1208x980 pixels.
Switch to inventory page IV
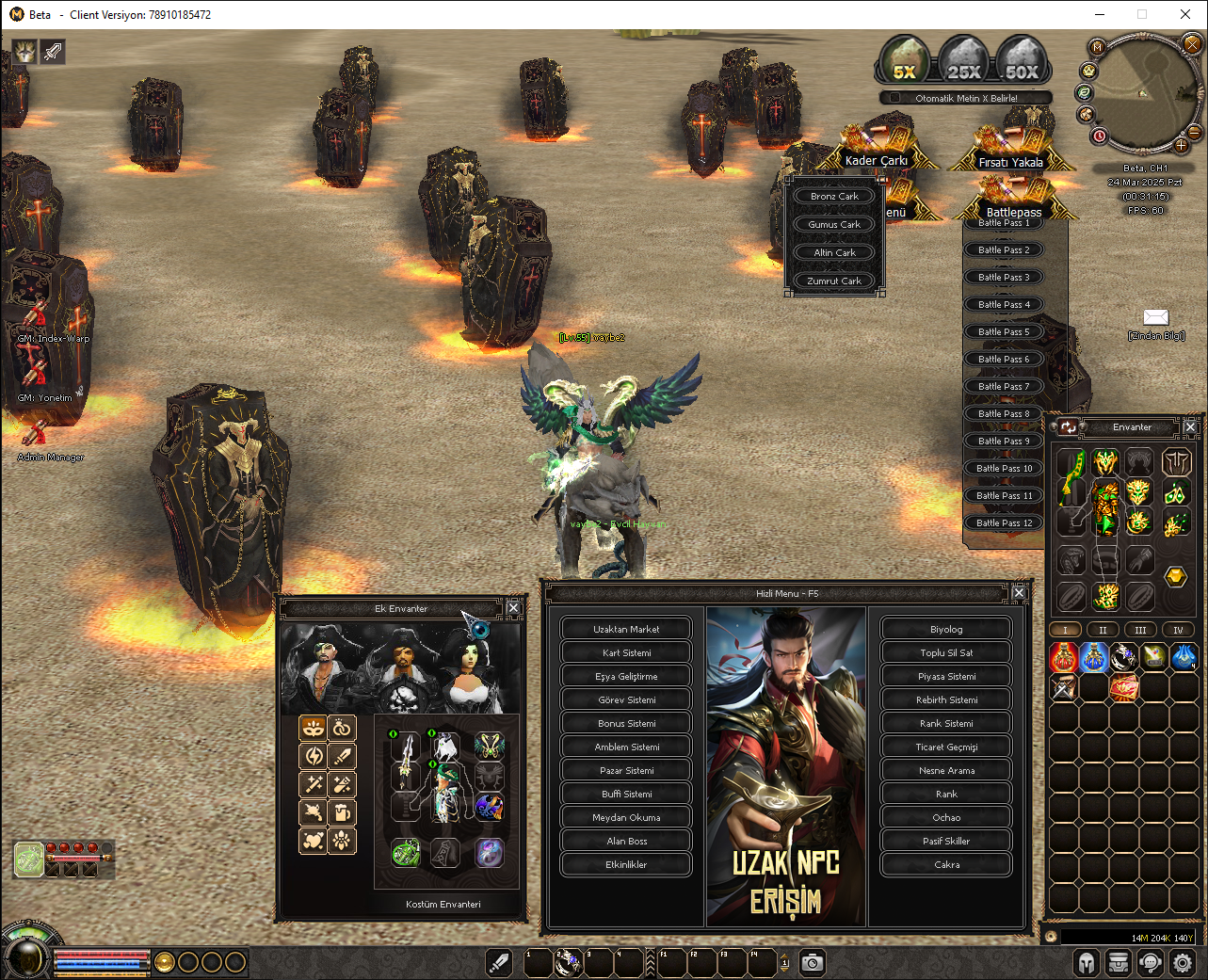[1177, 630]
